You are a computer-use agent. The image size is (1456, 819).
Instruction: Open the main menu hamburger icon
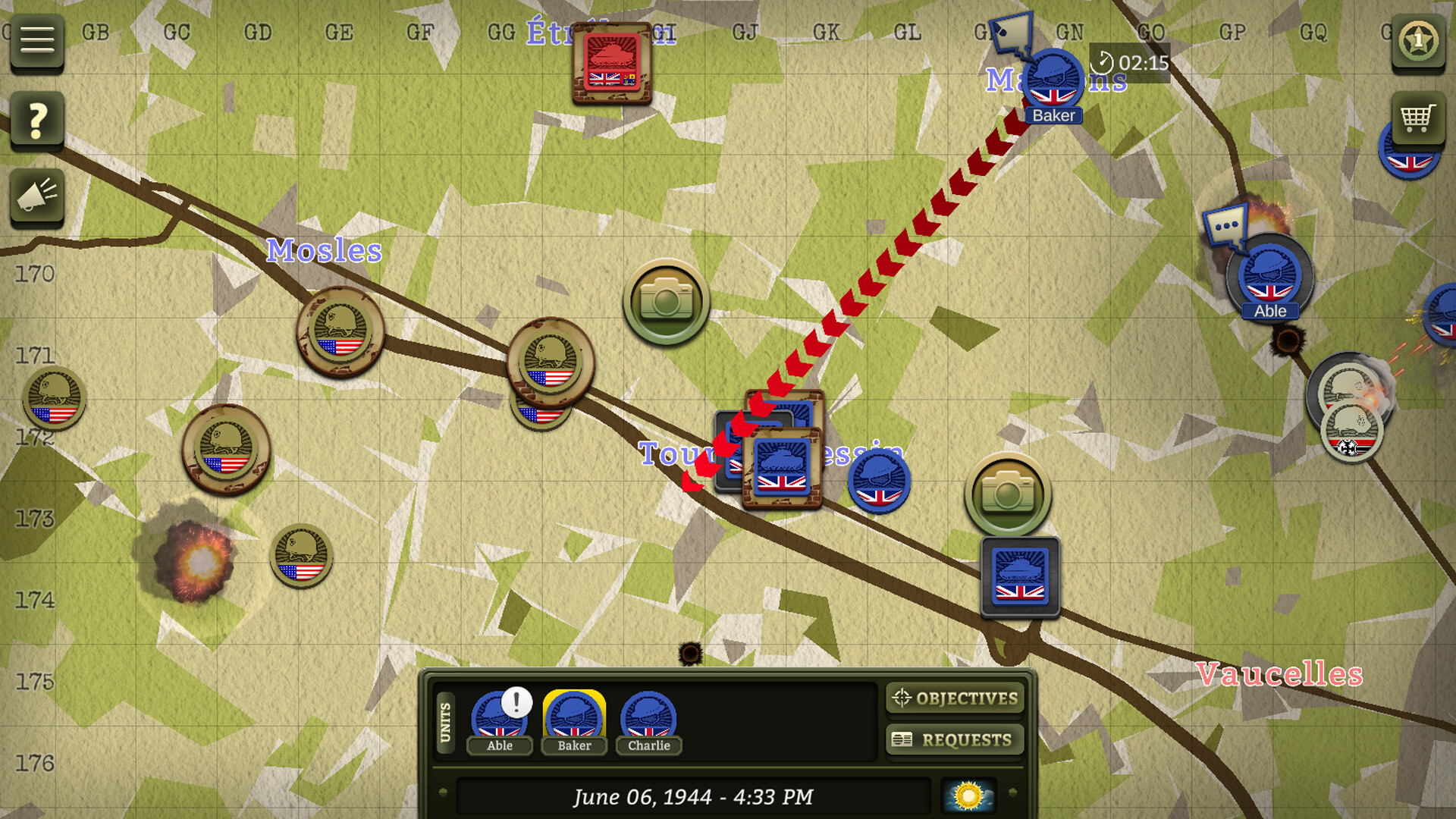[36, 41]
